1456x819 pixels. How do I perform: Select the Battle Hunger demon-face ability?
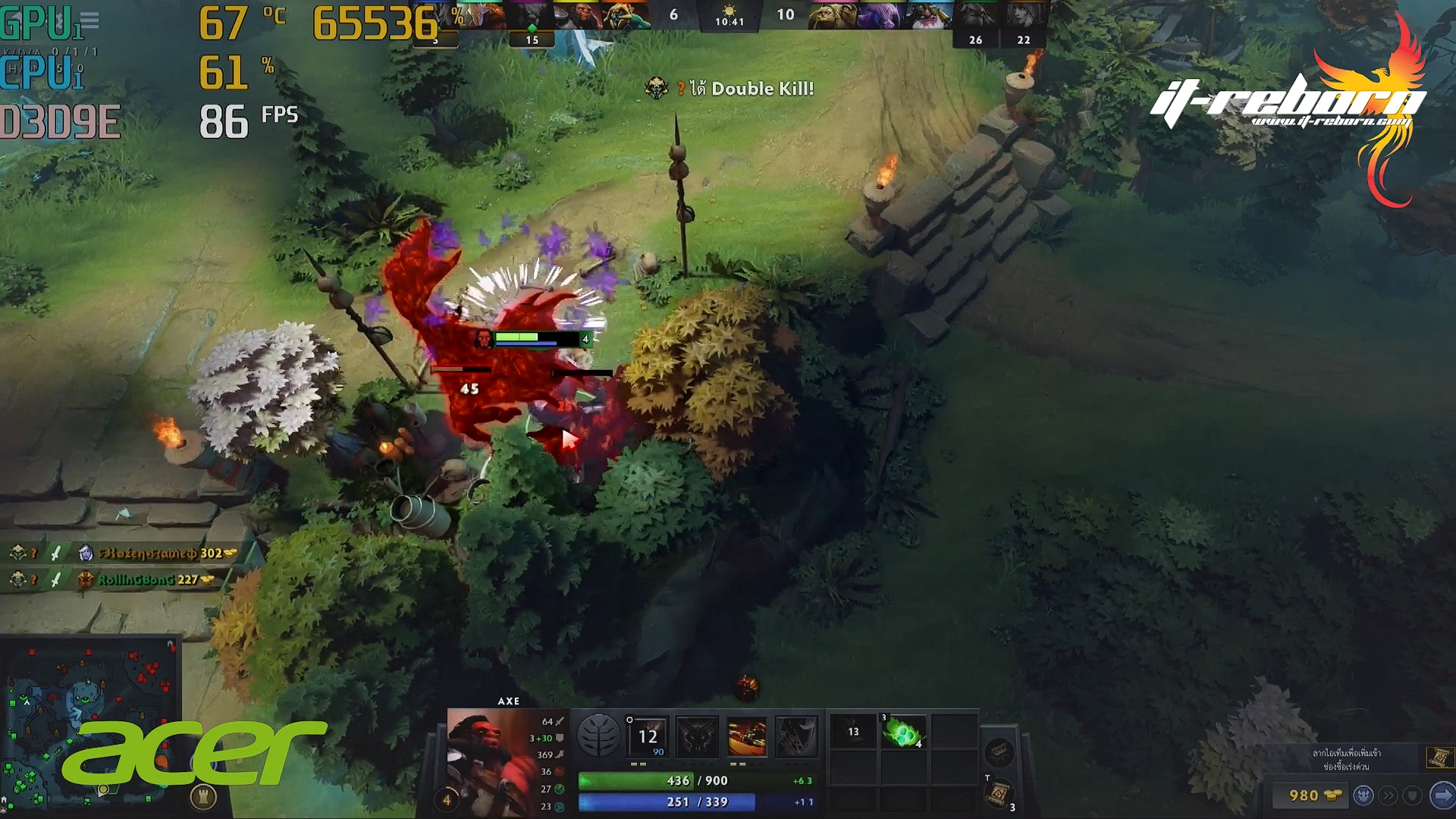(x=697, y=736)
